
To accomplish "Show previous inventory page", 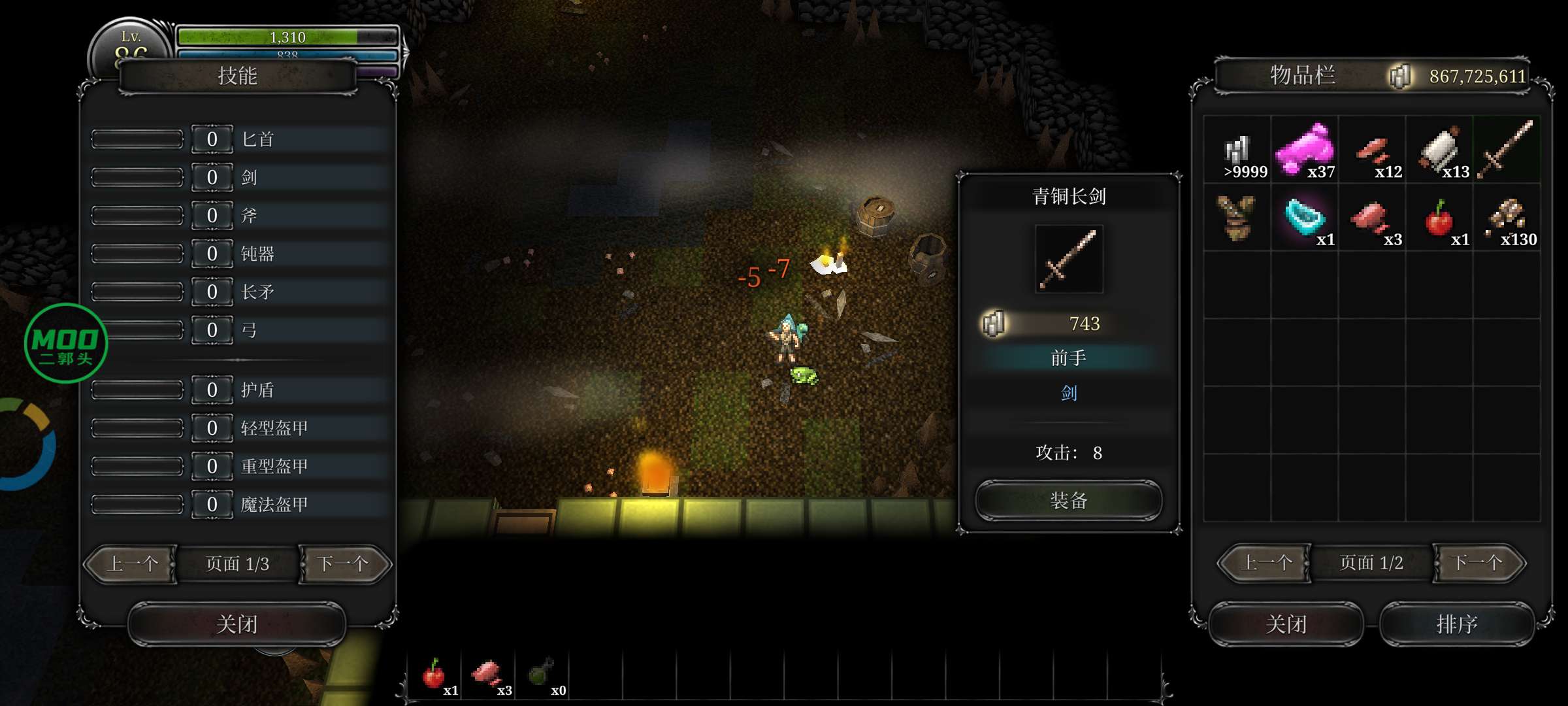I will pyautogui.click(x=1266, y=563).
